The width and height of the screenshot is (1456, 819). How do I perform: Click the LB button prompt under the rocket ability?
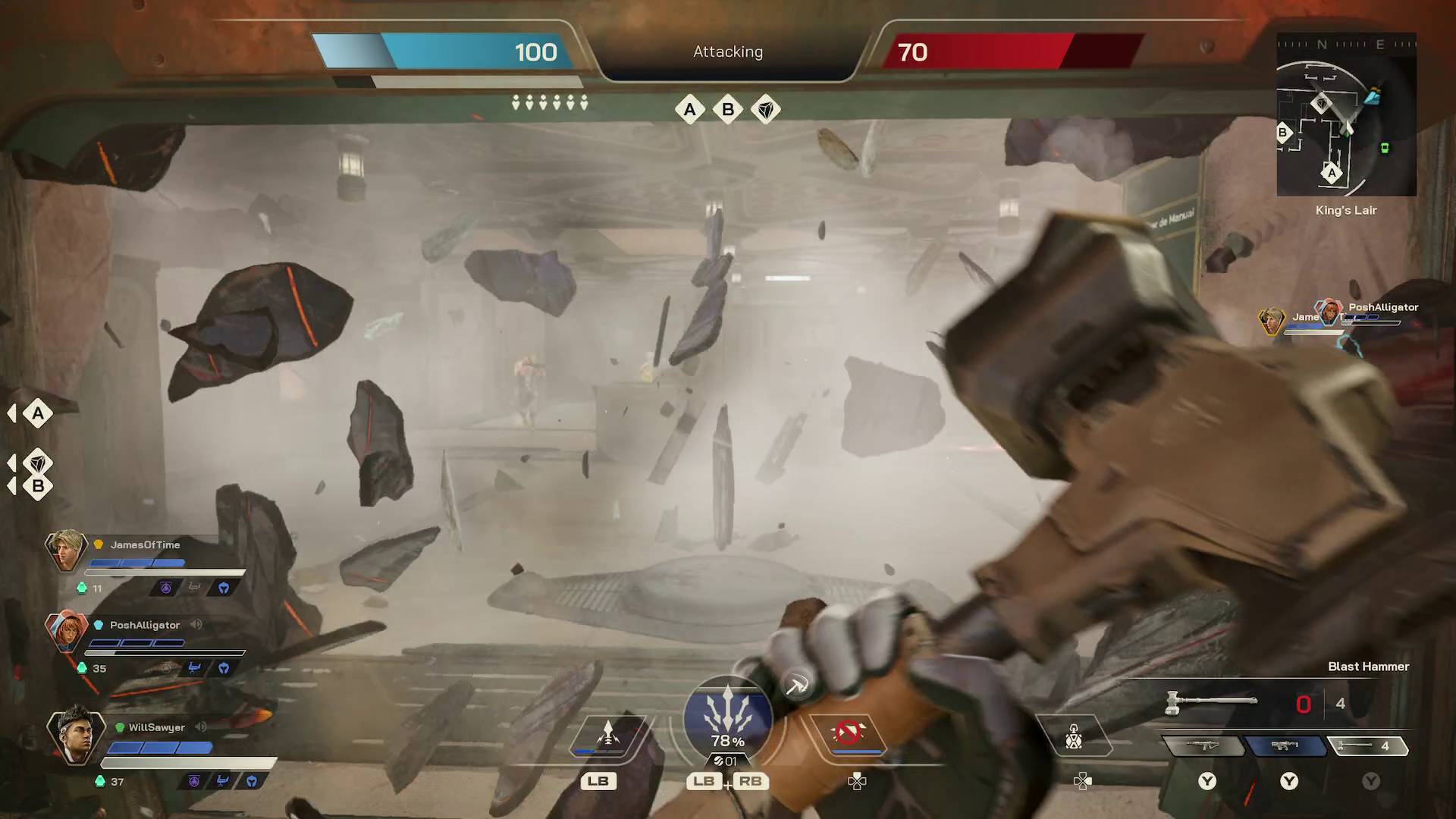pos(599,781)
